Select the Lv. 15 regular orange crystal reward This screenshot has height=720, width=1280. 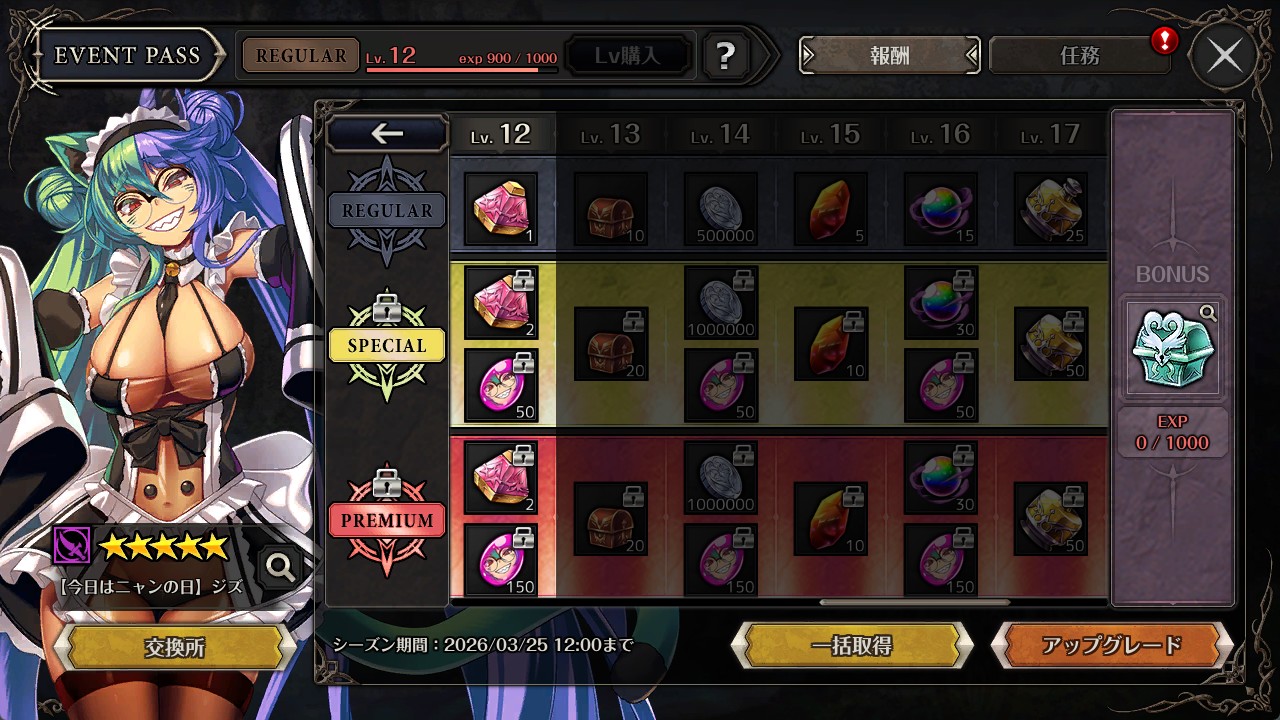831,209
